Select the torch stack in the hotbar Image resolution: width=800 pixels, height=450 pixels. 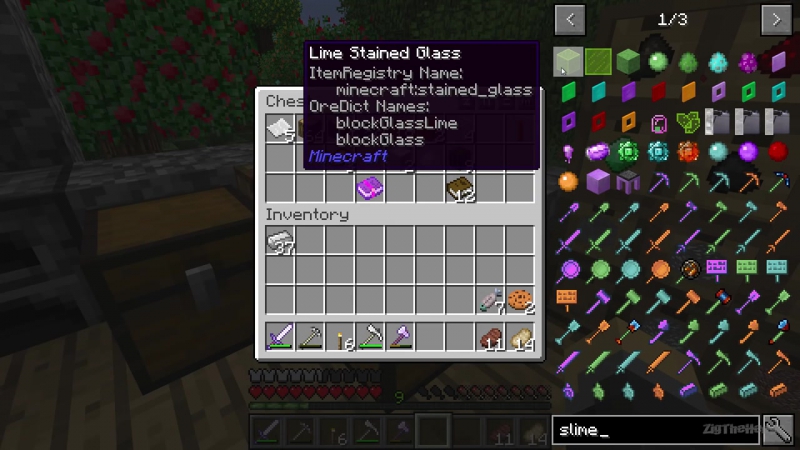click(340, 337)
